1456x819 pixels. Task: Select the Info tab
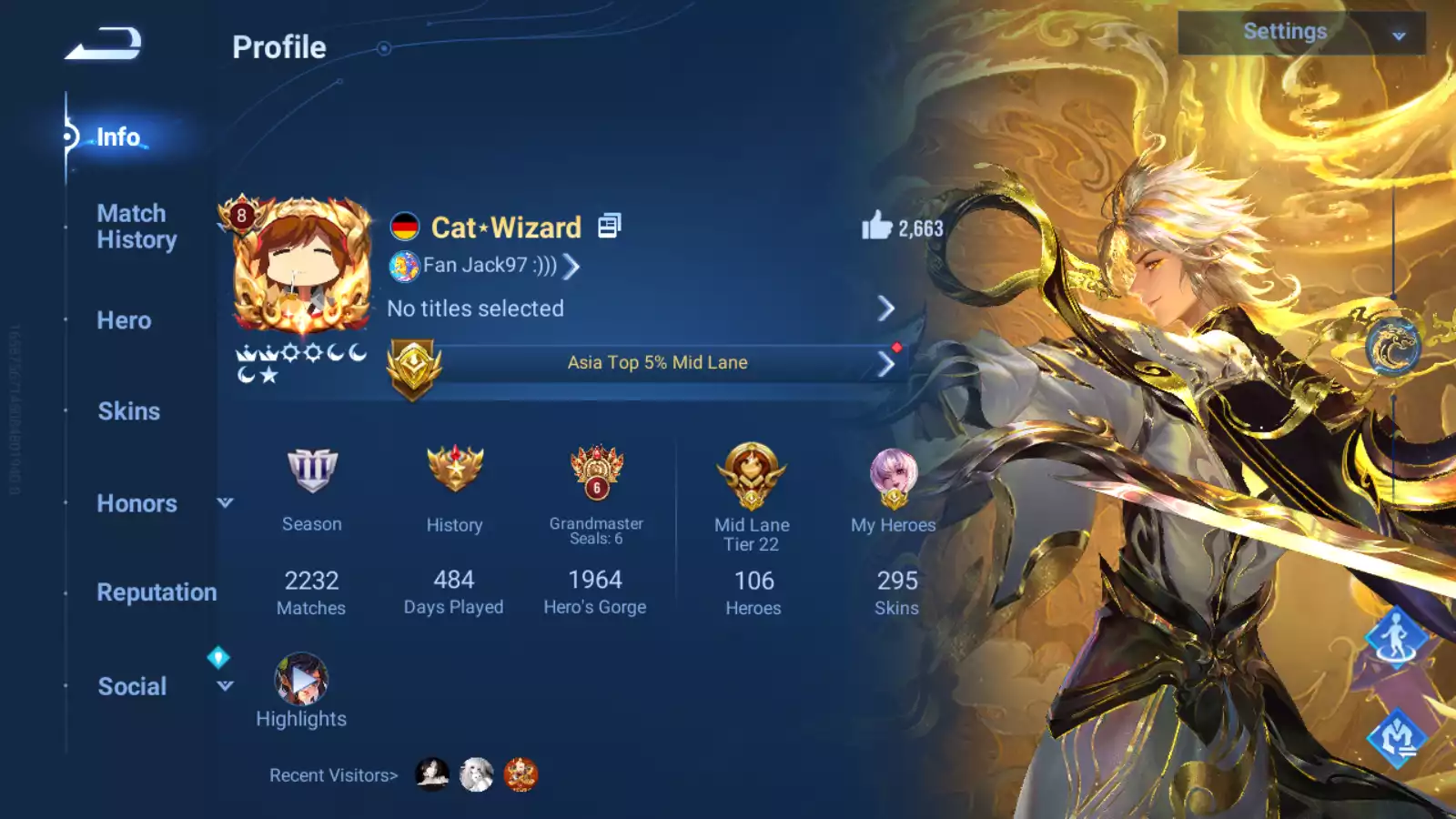[x=118, y=137]
